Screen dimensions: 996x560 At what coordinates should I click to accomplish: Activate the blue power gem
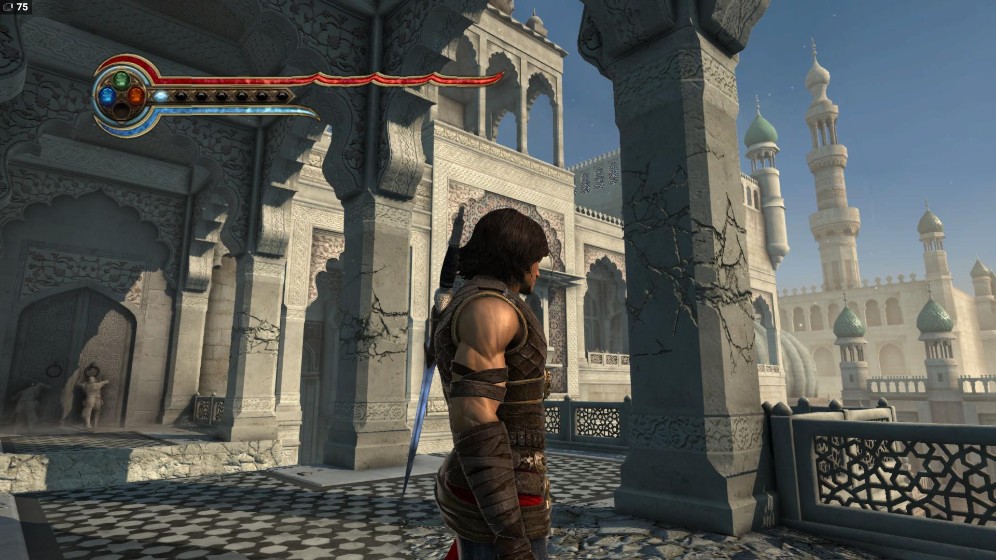pyautogui.click(x=107, y=96)
